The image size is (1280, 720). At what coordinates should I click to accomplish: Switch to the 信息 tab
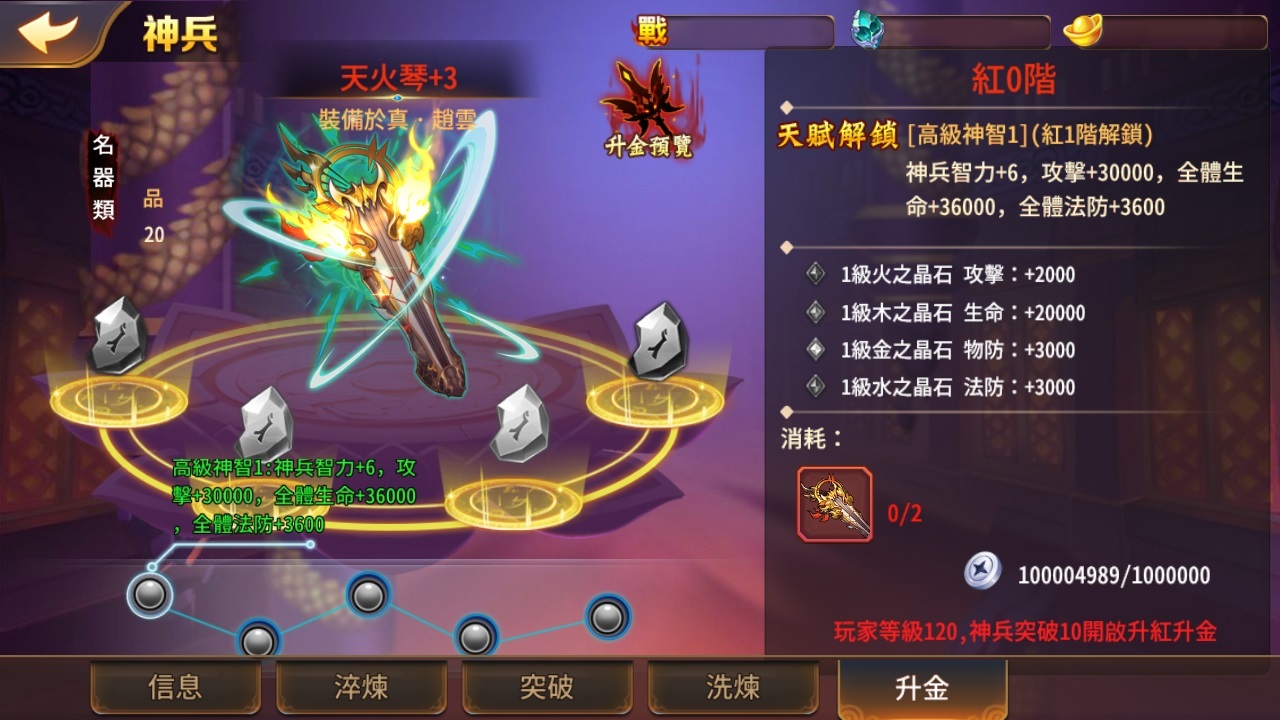pos(175,688)
